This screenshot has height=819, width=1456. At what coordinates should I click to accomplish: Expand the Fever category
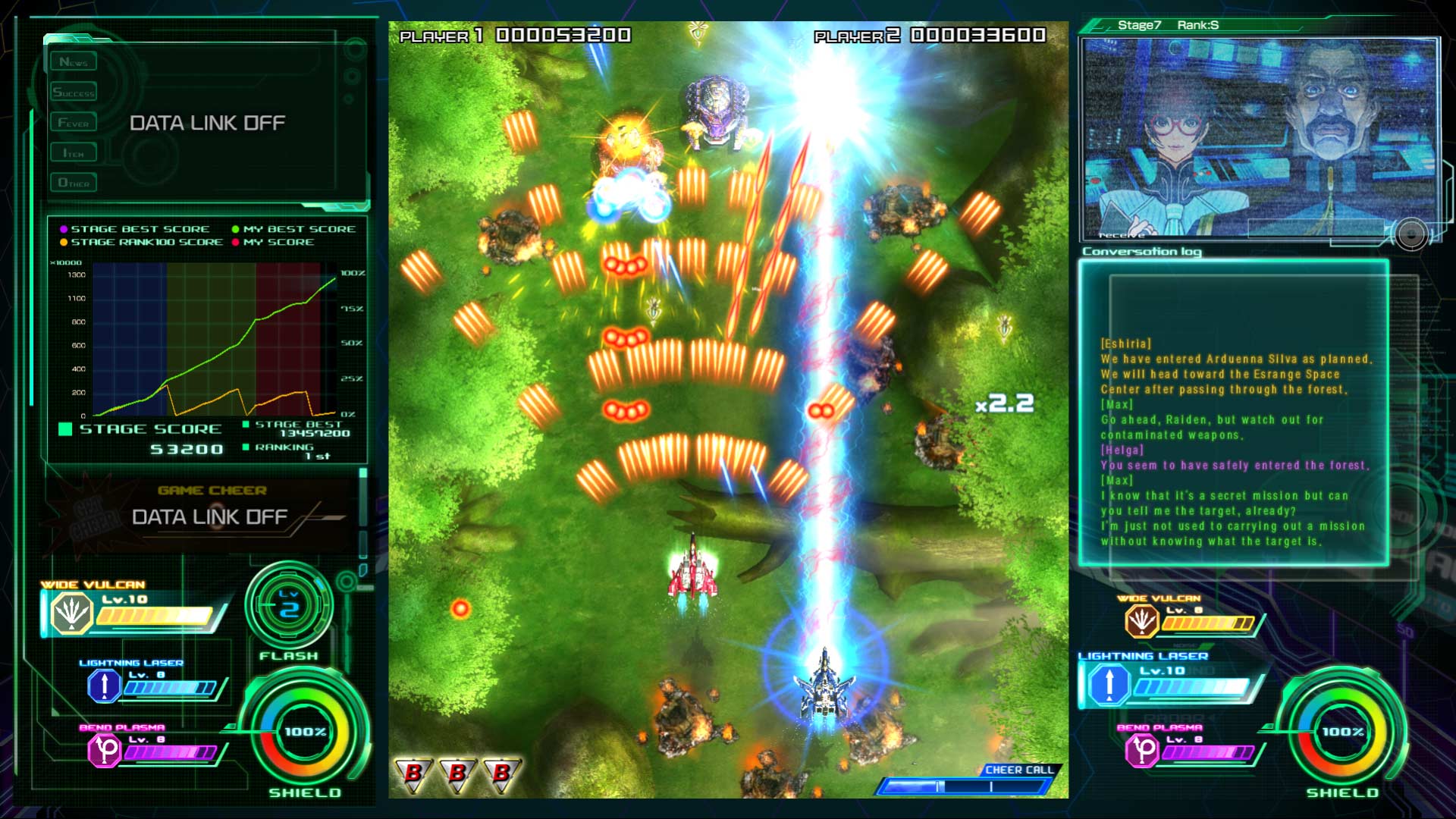click(x=74, y=121)
